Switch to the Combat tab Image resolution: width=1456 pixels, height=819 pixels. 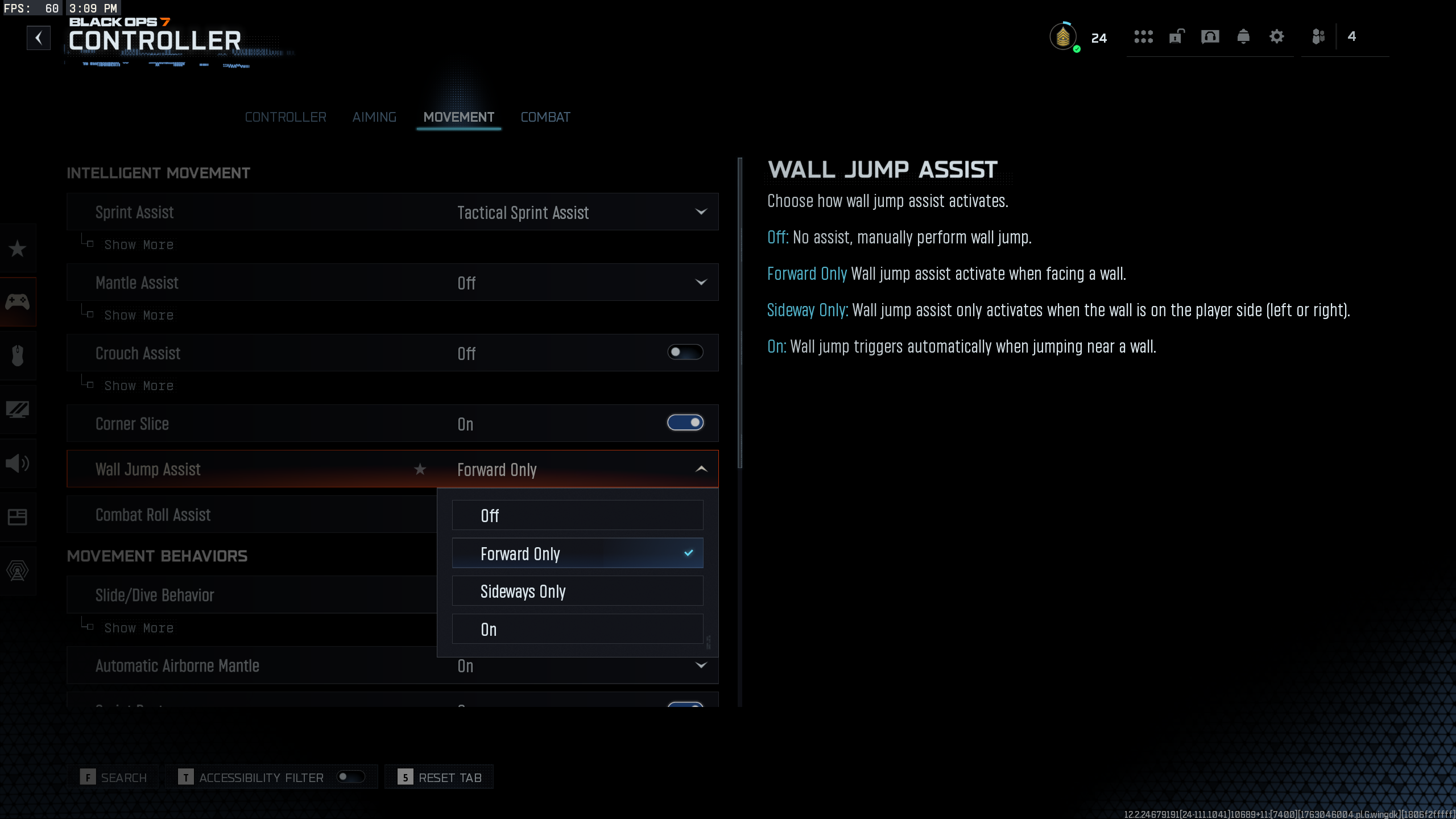point(545,117)
